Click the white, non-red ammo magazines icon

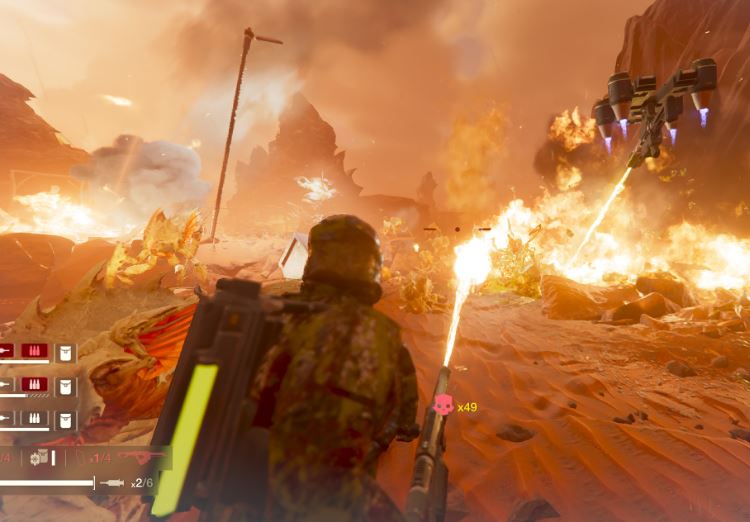[35, 418]
